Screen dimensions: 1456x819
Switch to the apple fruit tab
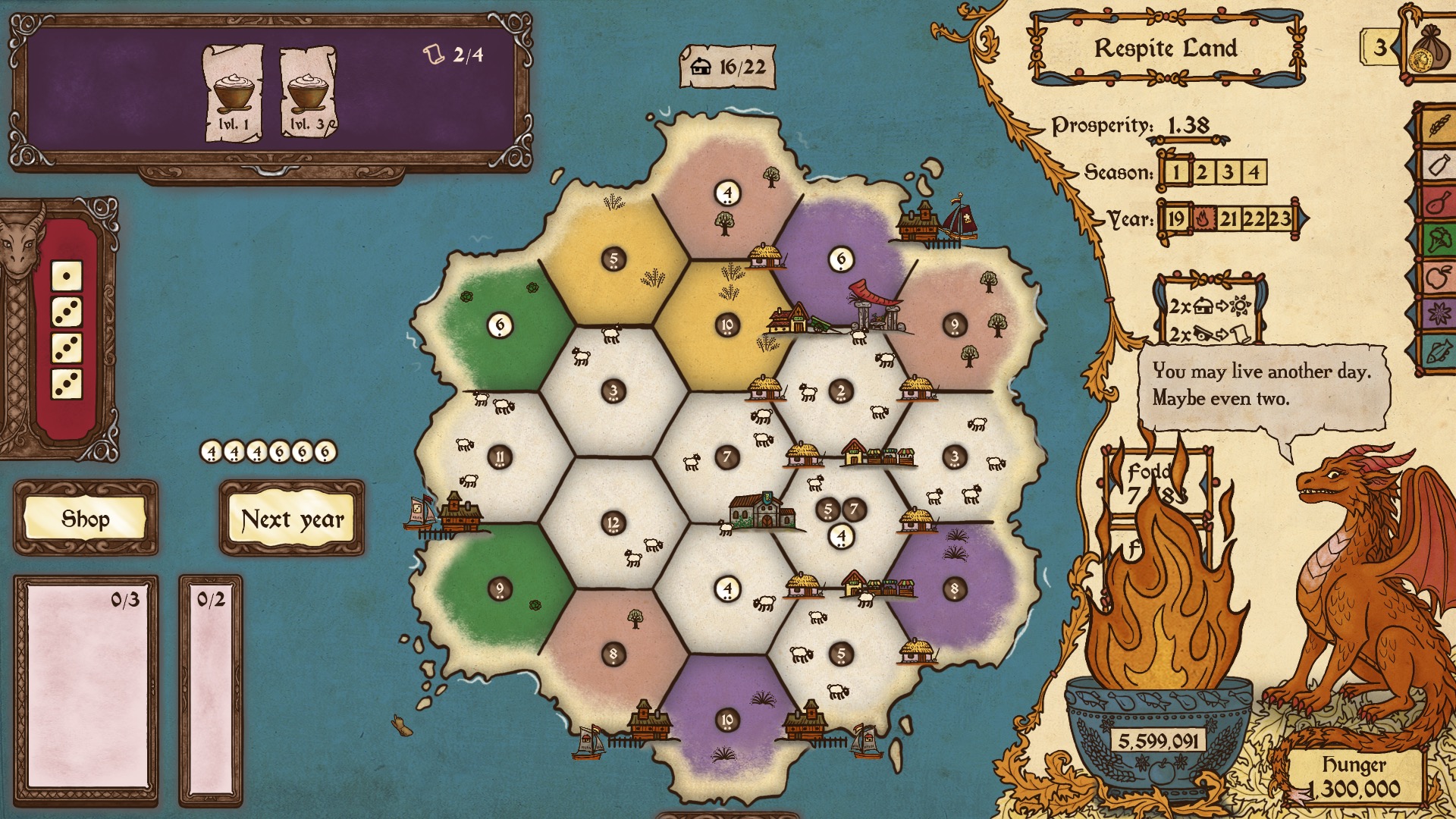click(x=1438, y=278)
